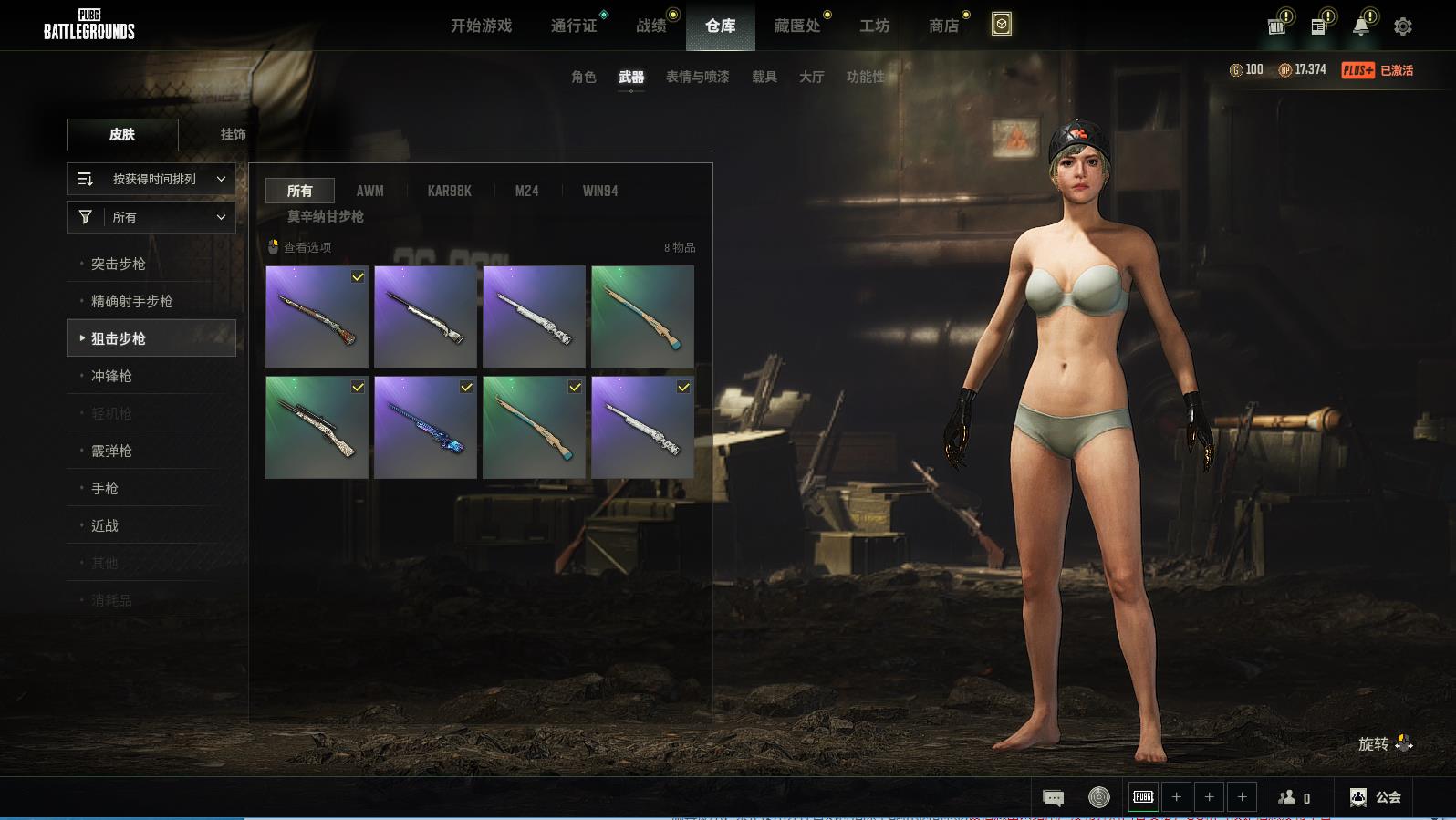Open the 开始游戏 start game menu

pyautogui.click(x=481, y=26)
